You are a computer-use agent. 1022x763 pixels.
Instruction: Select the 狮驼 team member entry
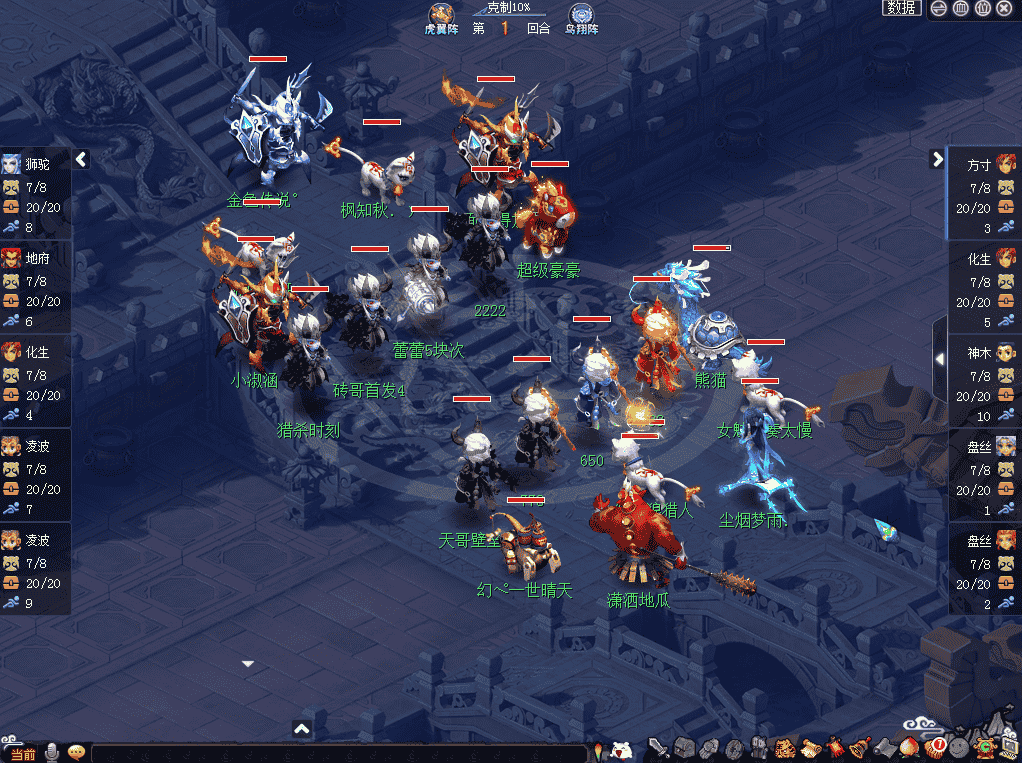[x=36, y=164]
